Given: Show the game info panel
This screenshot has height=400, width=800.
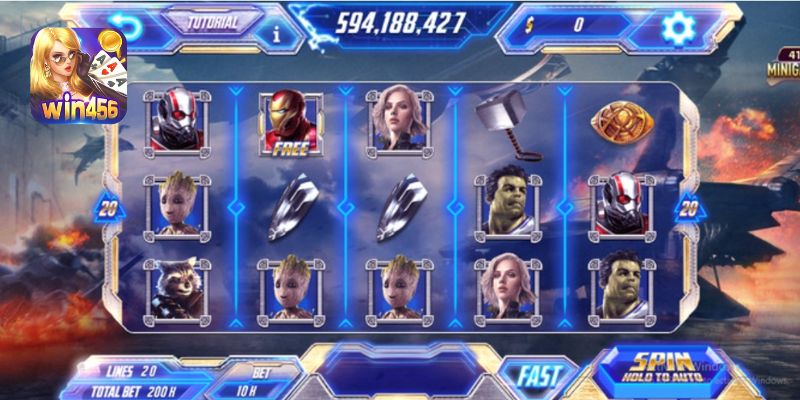Looking at the screenshot, I should (278, 32).
